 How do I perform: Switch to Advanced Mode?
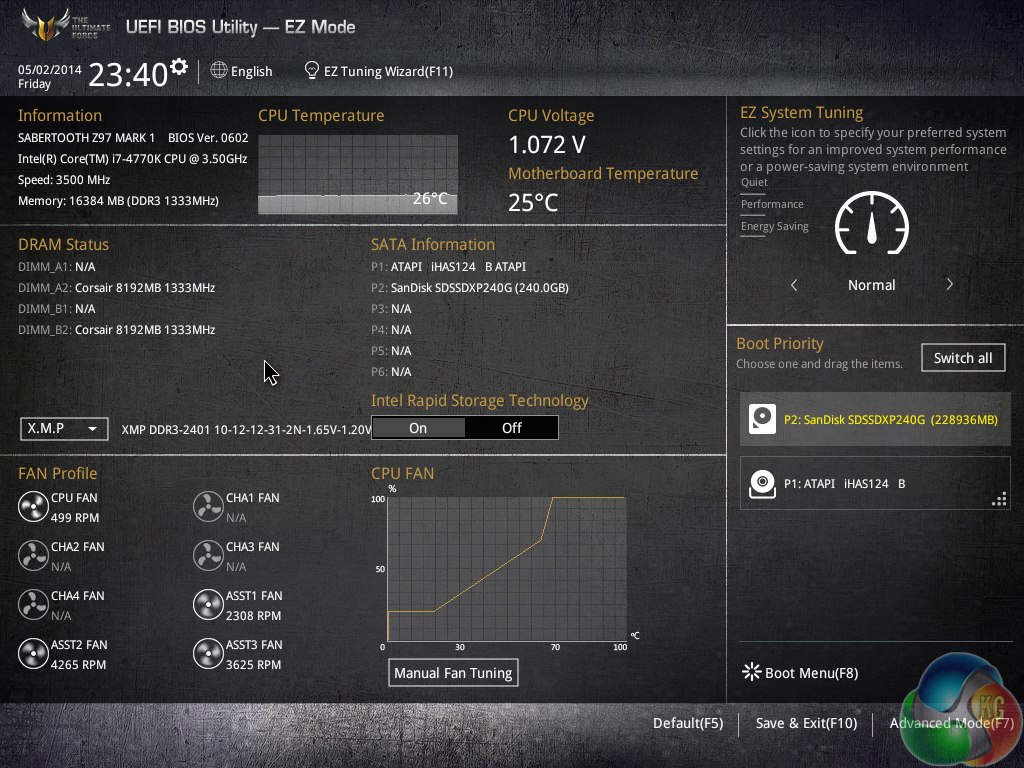[x=950, y=723]
